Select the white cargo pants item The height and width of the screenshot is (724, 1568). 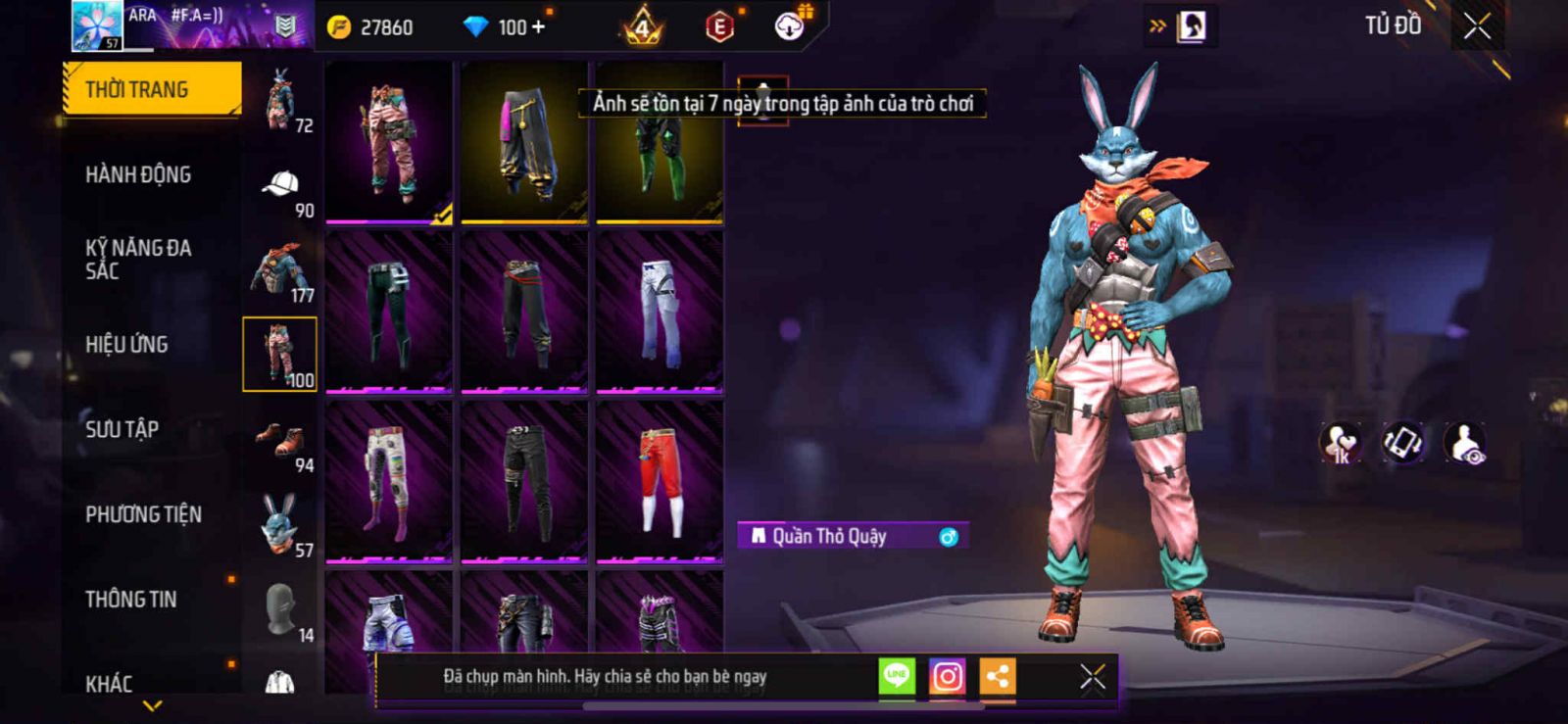tap(660, 312)
